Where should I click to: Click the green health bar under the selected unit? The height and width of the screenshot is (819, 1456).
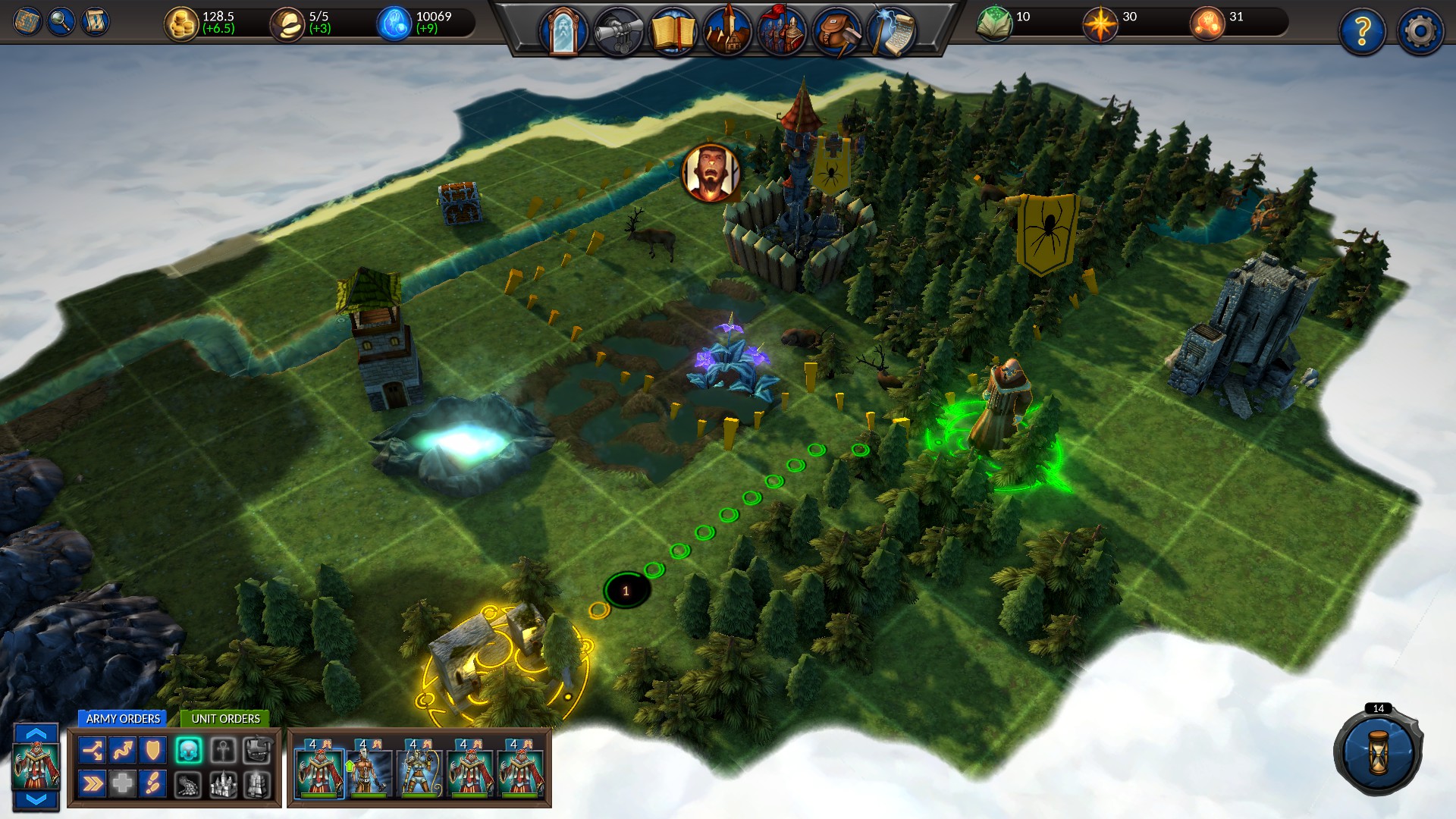click(318, 795)
